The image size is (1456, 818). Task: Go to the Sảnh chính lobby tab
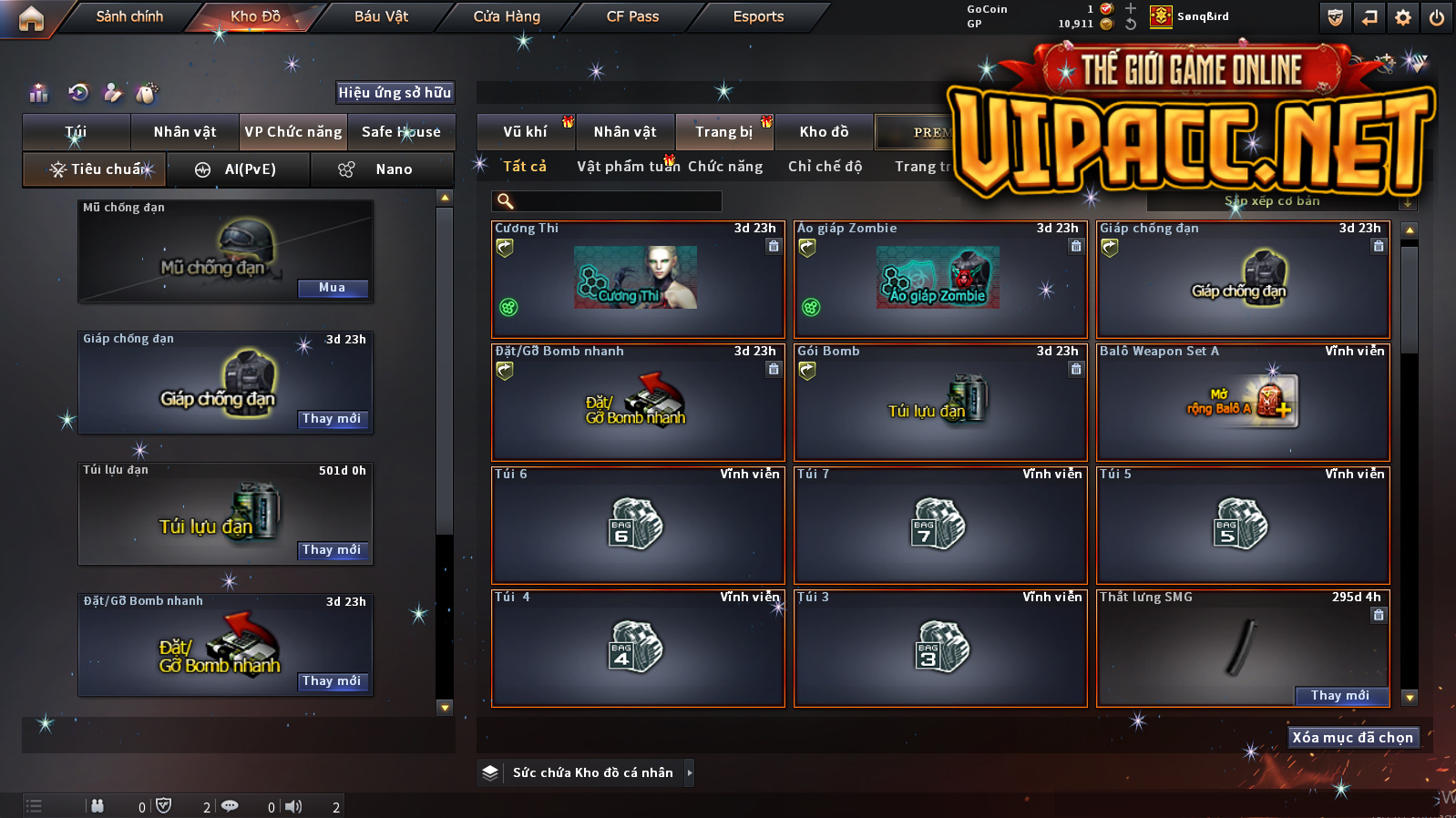(129, 16)
